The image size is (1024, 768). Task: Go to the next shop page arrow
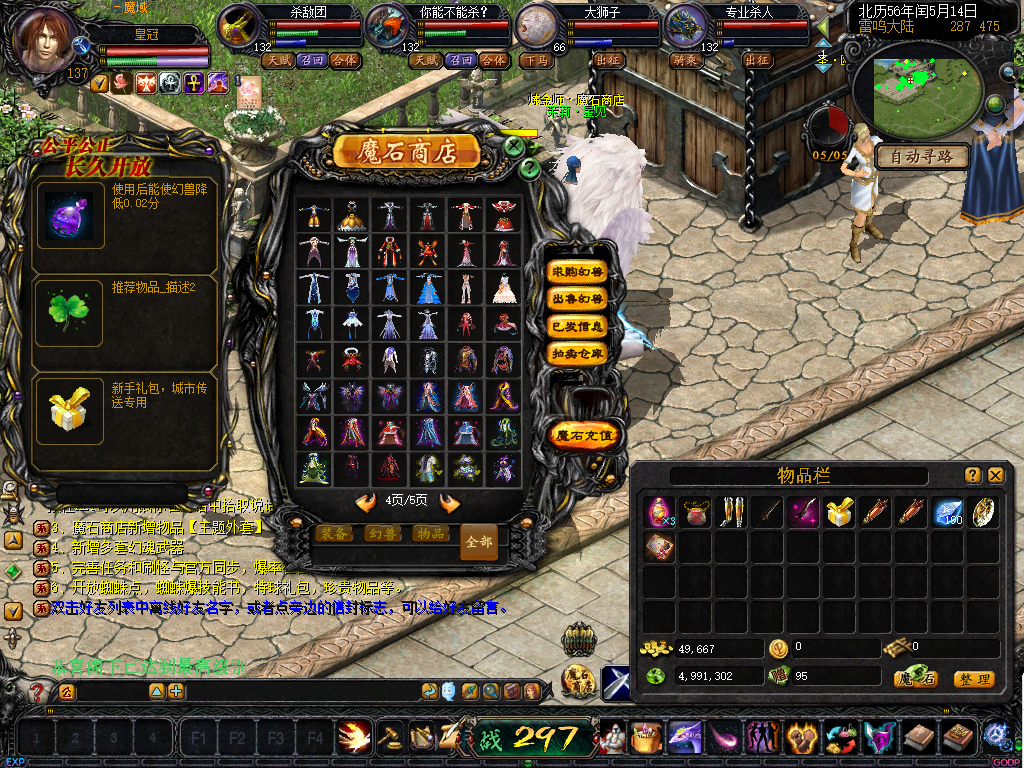click(x=450, y=502)
